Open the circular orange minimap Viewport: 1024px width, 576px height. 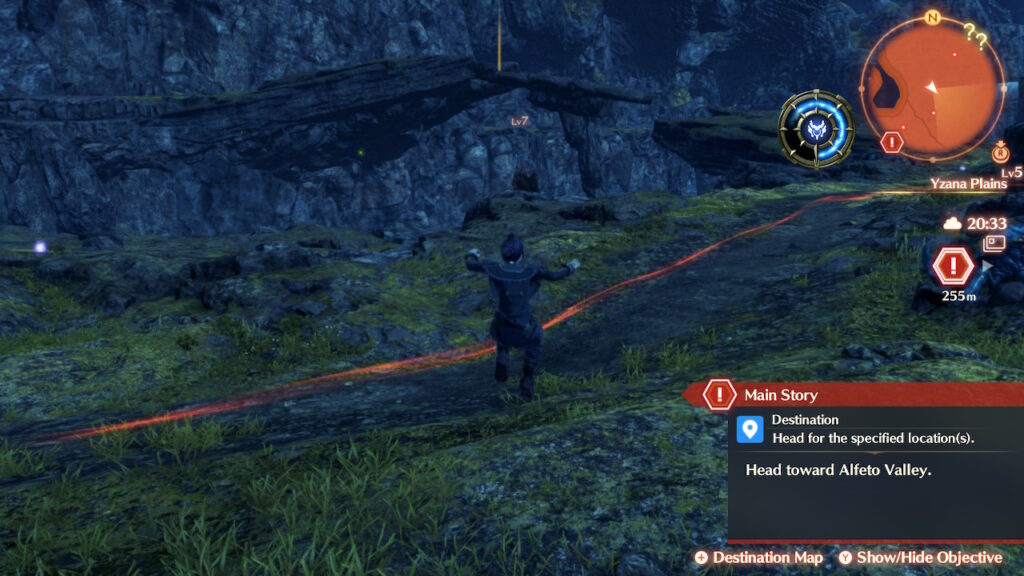[932, 88]
